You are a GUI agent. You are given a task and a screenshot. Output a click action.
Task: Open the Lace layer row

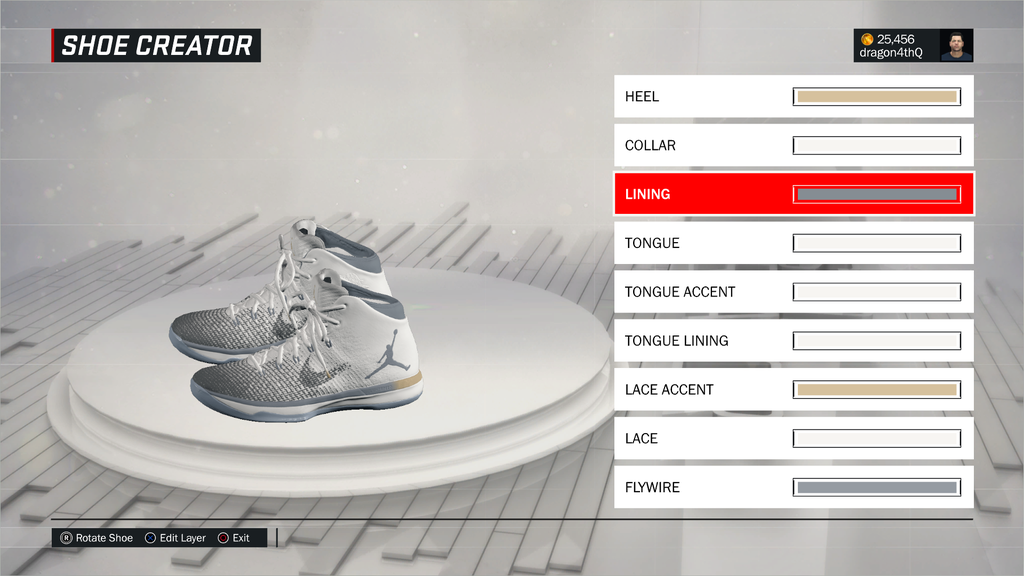793,438
